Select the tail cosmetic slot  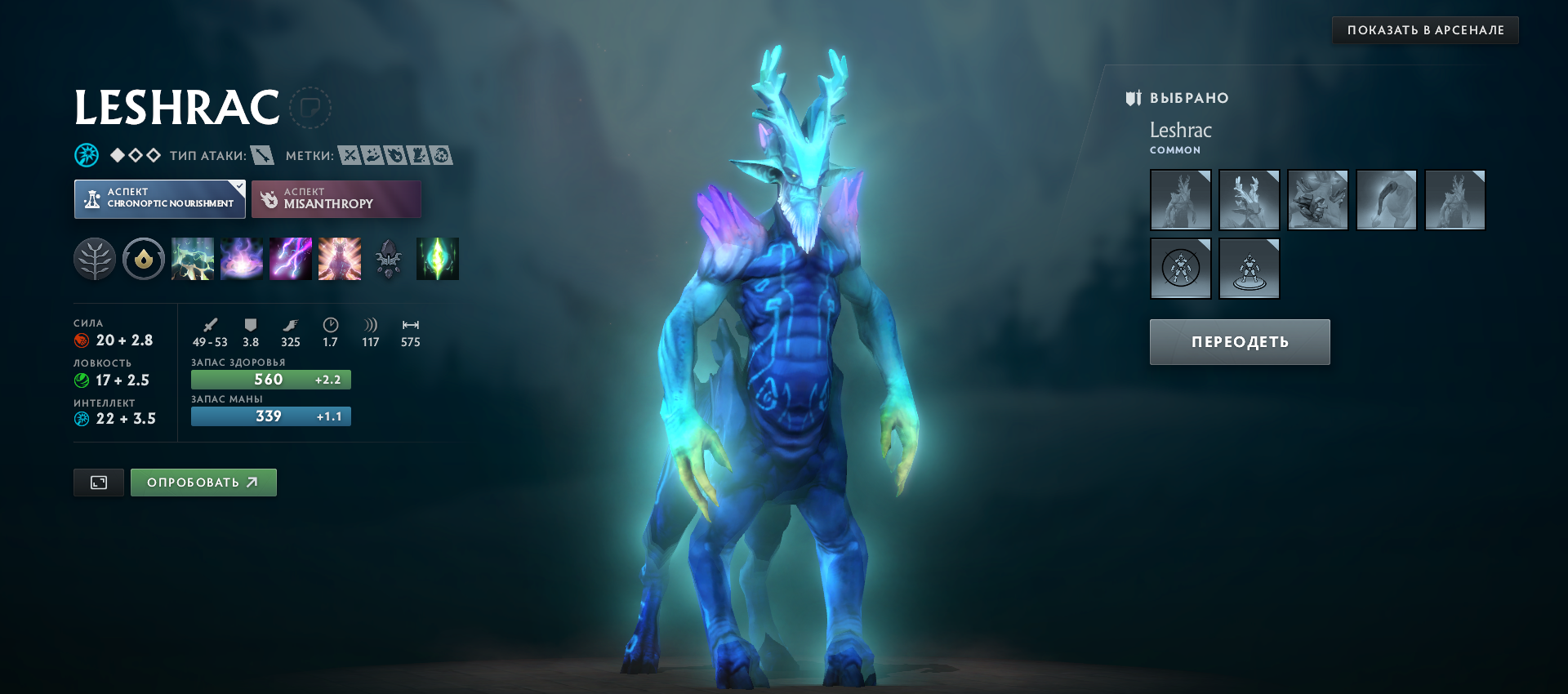[1386, 200]
